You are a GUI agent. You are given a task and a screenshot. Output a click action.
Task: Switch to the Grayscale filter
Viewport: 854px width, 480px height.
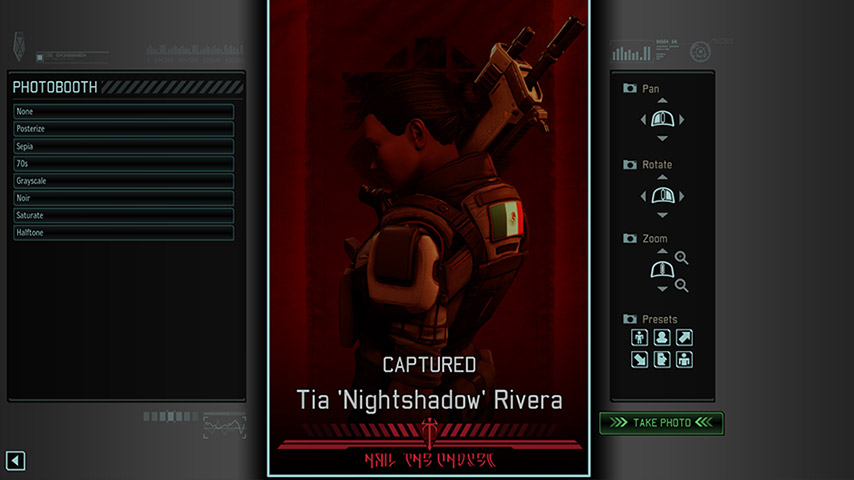coord(124,181)
